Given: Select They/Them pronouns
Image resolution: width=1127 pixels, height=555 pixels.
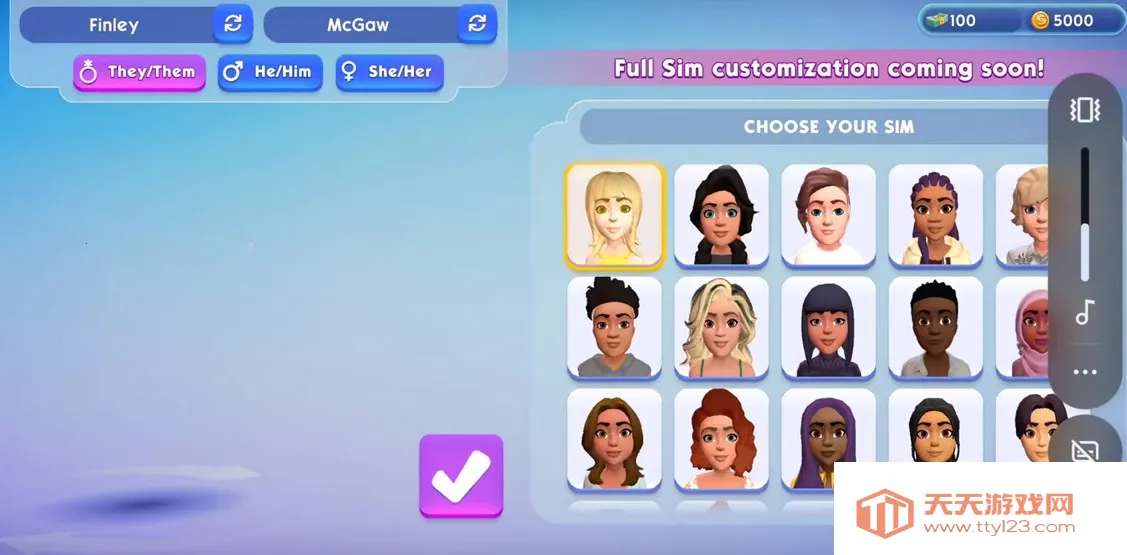Looking at the screenshot, I should 139,72.
